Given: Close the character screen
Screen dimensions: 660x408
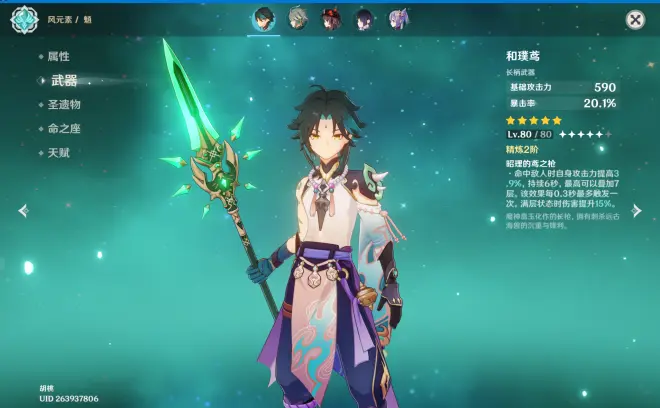Looking at the screenshot, I should coord(635,19).
